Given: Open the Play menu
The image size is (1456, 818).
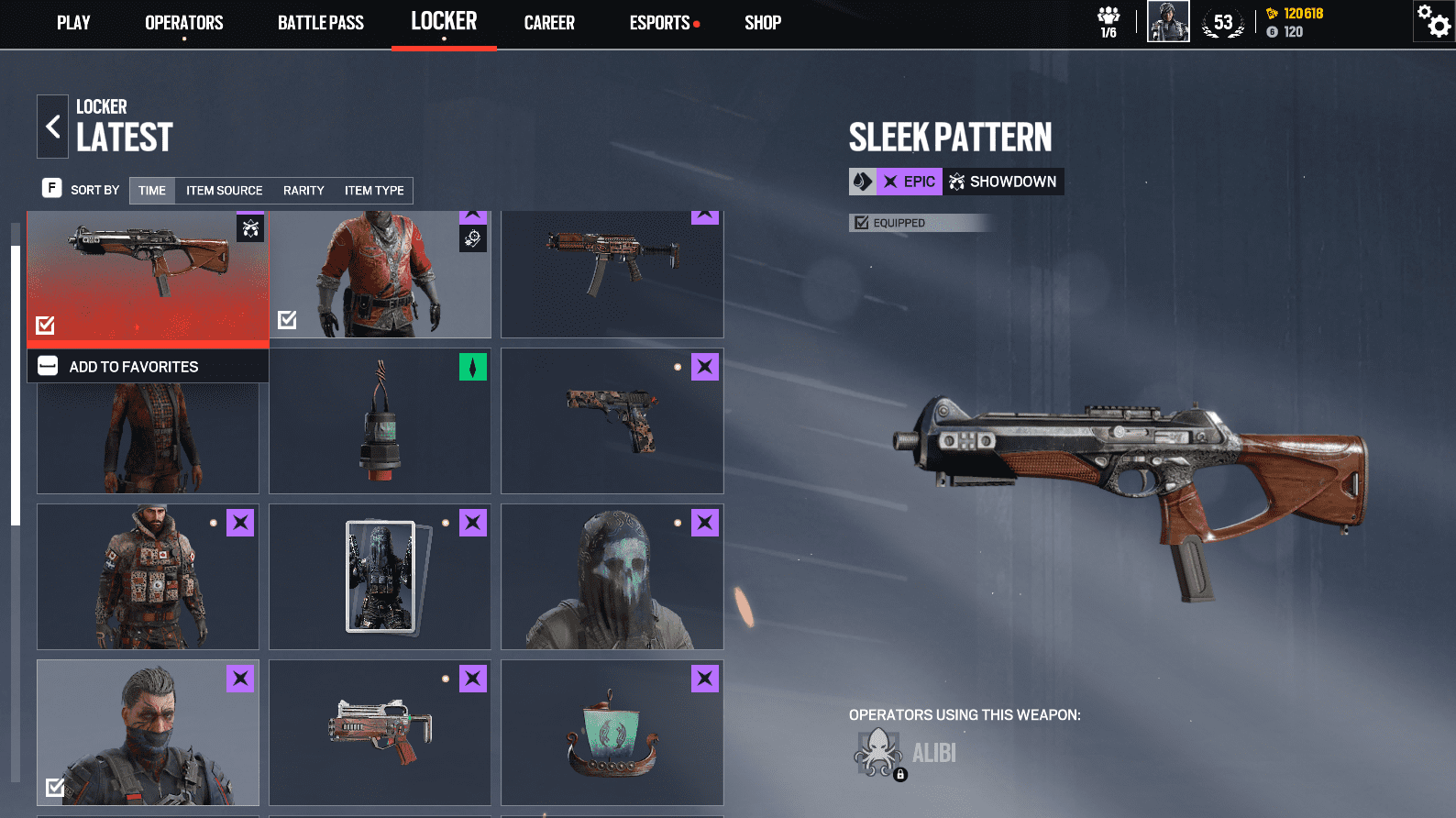Looking at the screenshot, I should click(73, 23).
